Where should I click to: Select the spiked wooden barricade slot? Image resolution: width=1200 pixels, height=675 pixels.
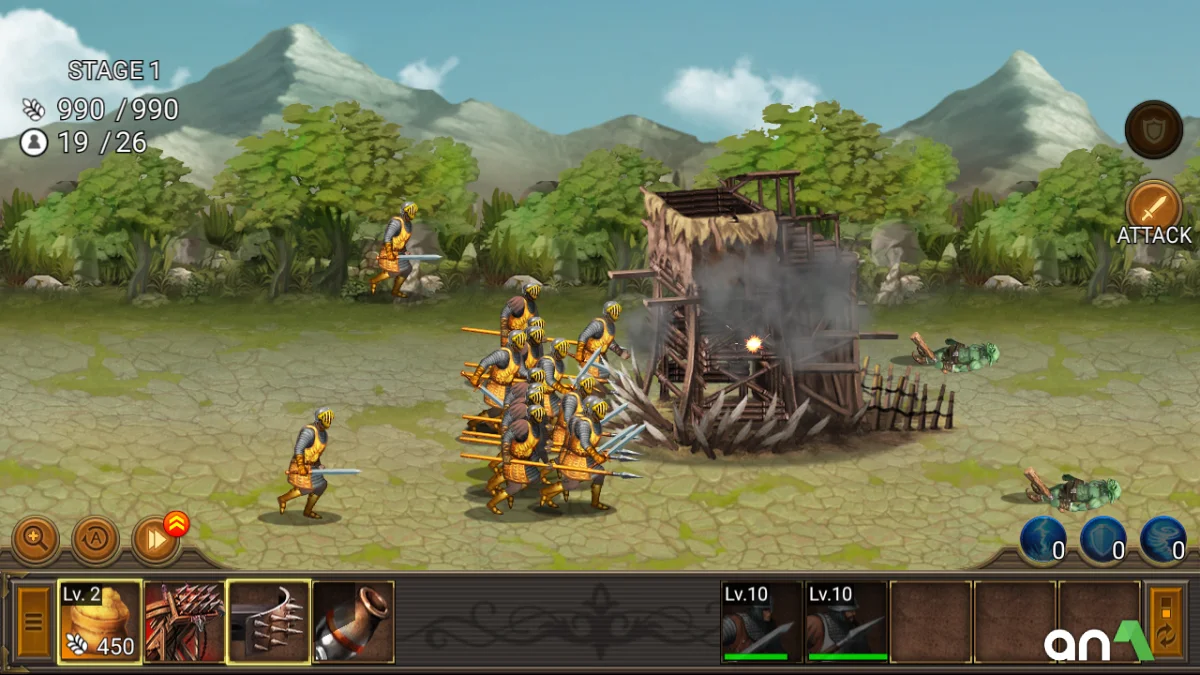tap(184, 622)
